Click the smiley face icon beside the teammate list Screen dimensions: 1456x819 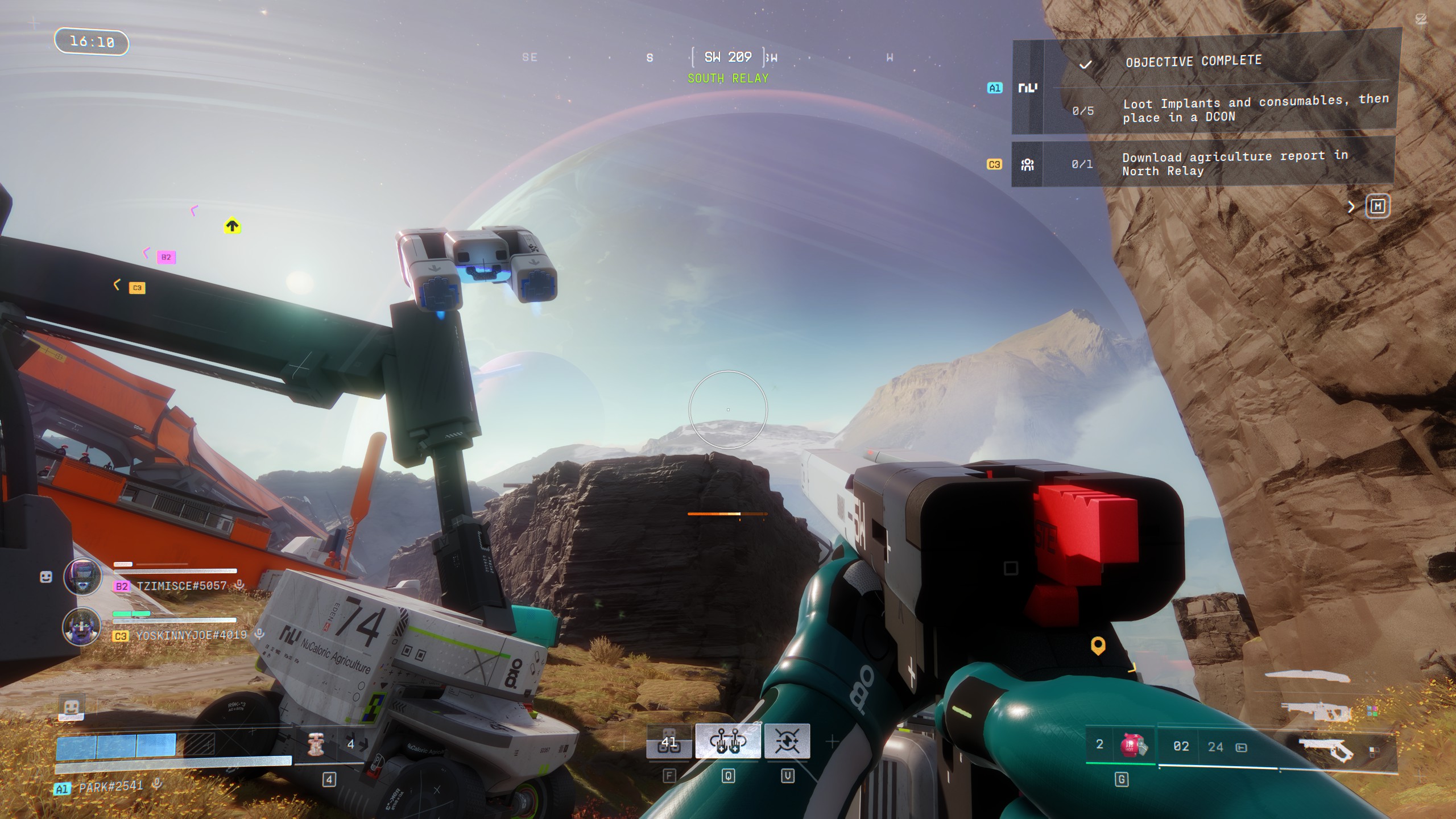[46, 577]
